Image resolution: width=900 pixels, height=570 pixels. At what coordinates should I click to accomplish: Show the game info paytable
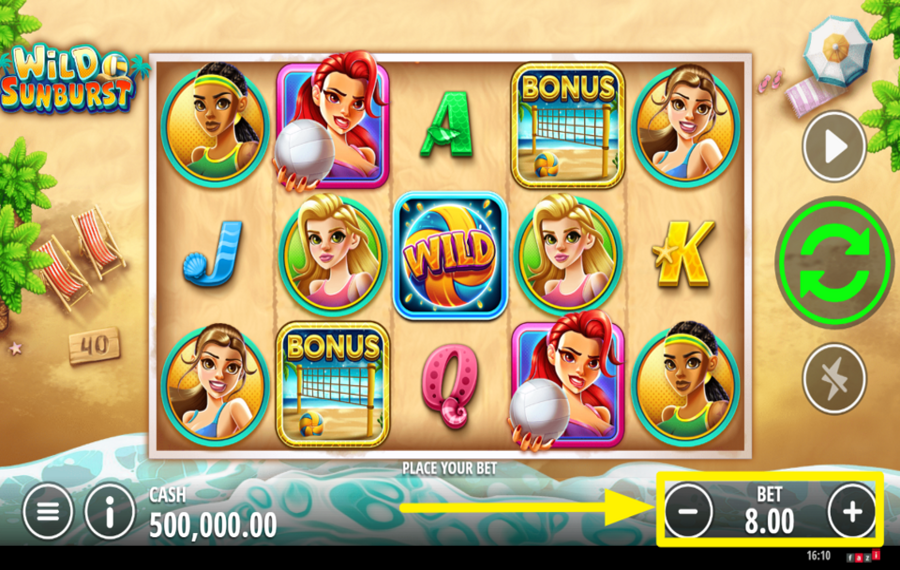(110, 512)
